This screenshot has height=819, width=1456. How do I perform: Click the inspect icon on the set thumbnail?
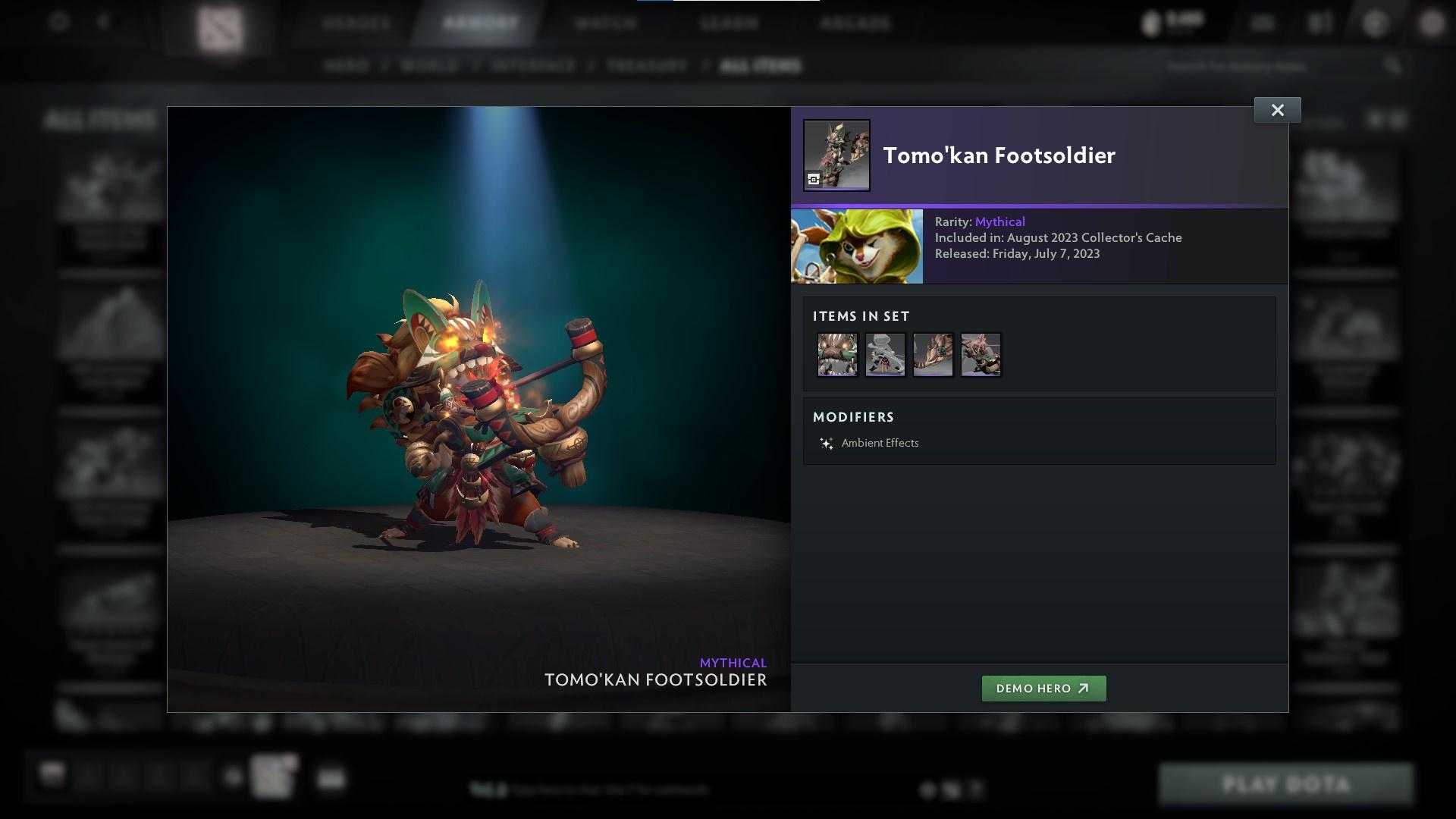pos(814,179)
